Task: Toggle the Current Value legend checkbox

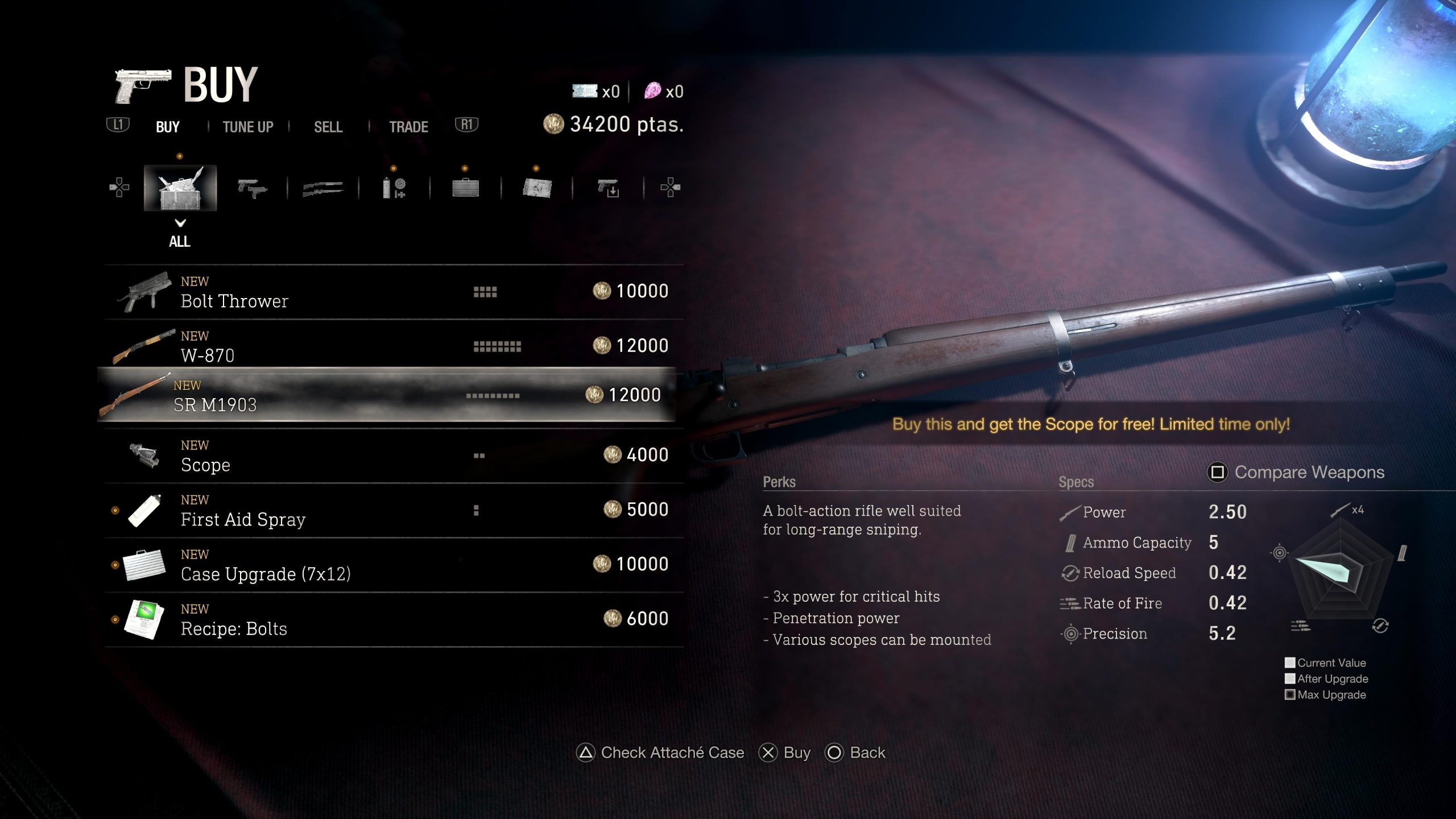Action: (x=1290, y=663)
